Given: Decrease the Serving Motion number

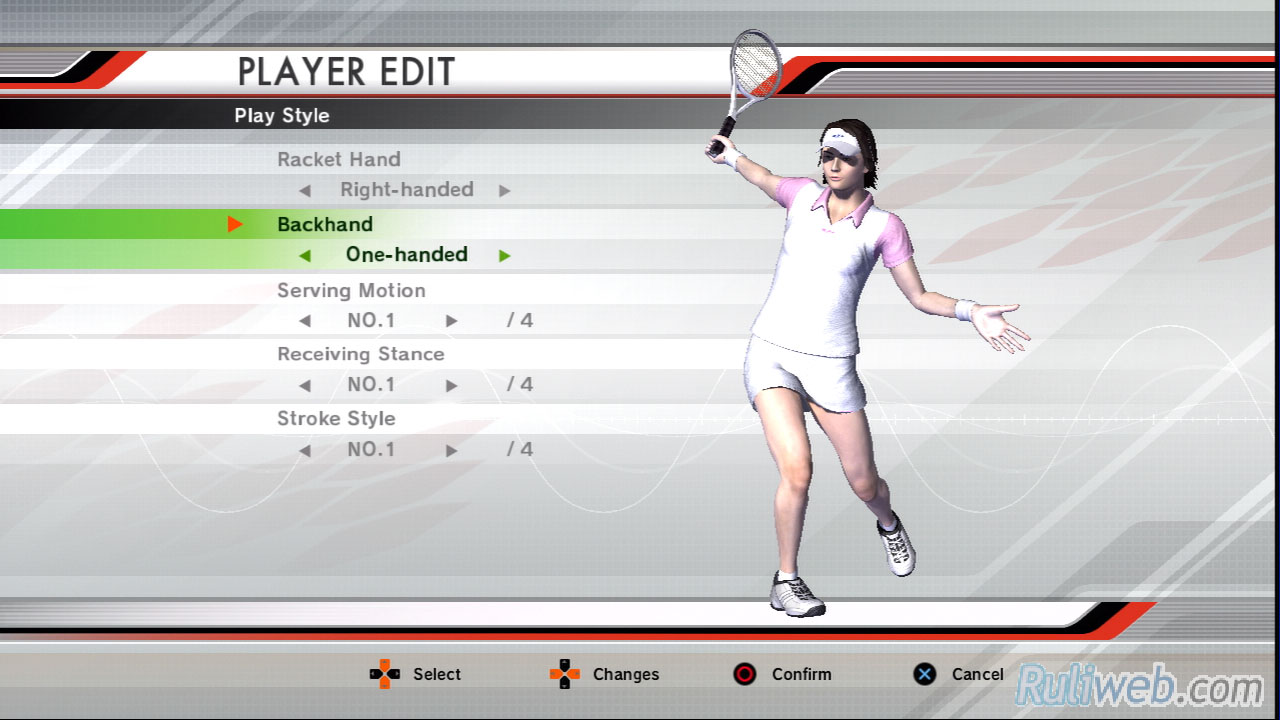Looking at the screenshot, I should click(x=305, y=321).
